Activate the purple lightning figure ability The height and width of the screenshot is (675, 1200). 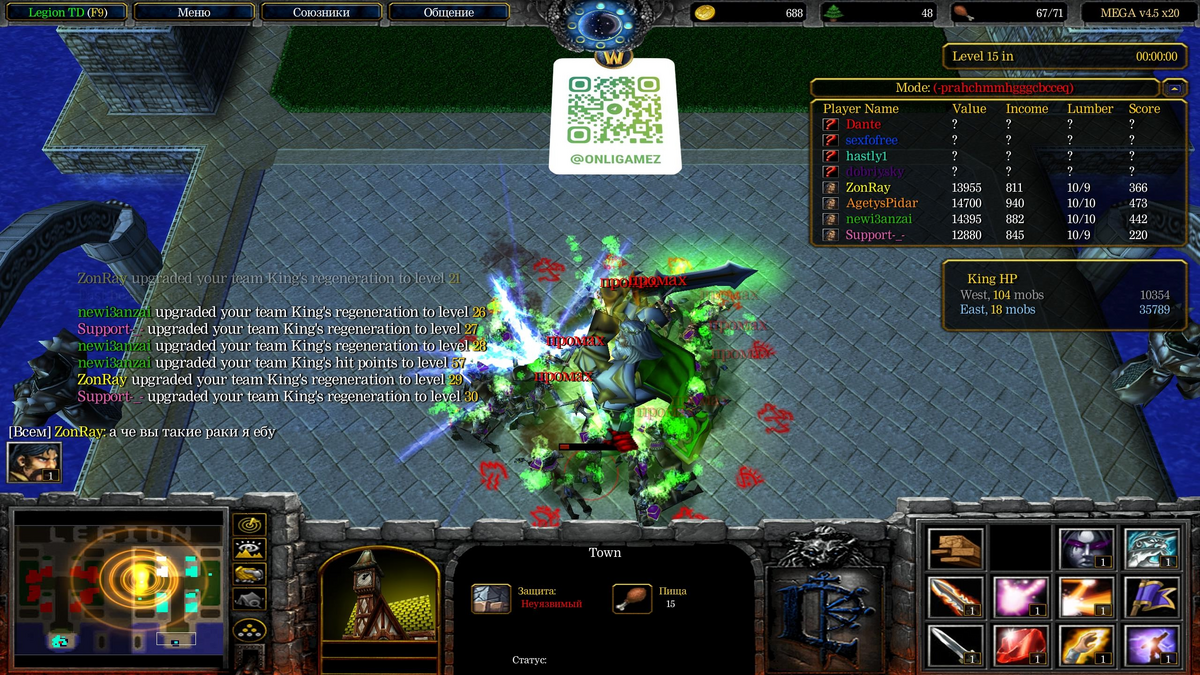(1150, 646)
